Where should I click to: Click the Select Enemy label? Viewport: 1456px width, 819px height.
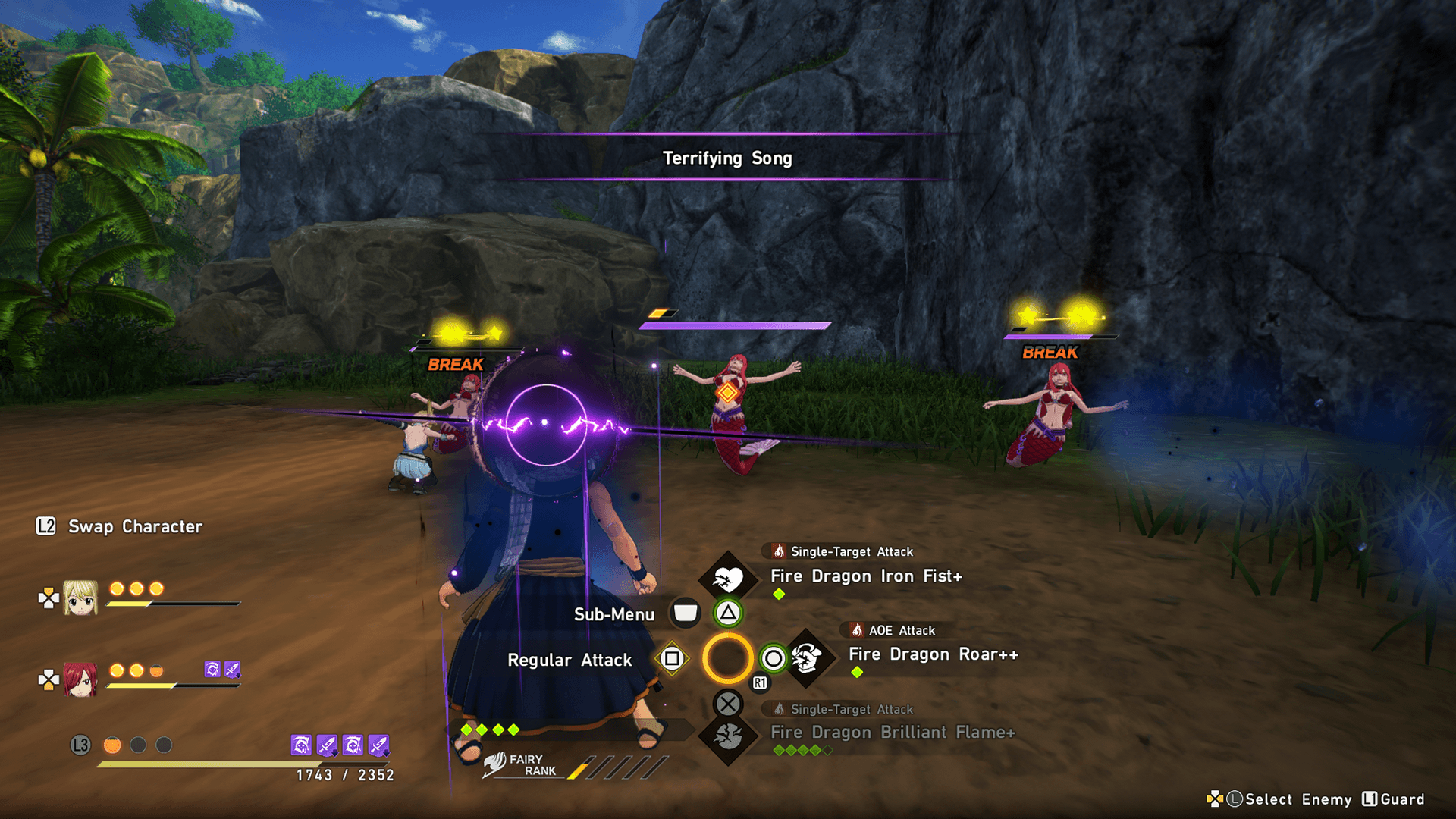click(1298, 799)
